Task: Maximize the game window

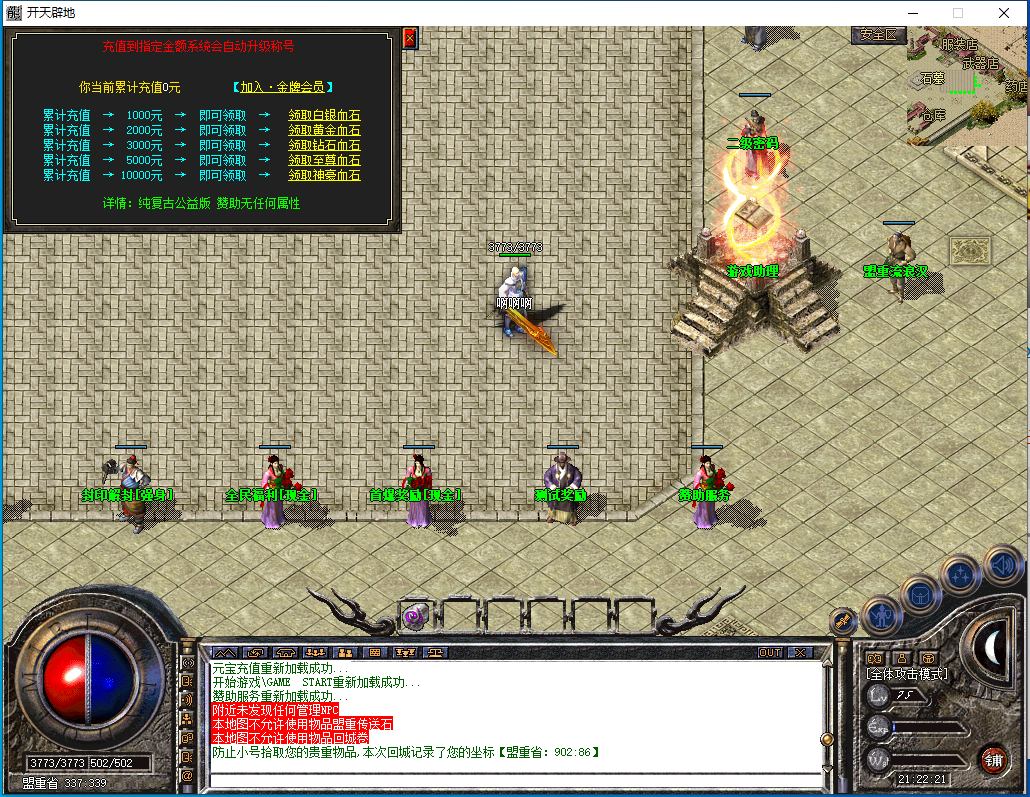Action: click(957, 13)
